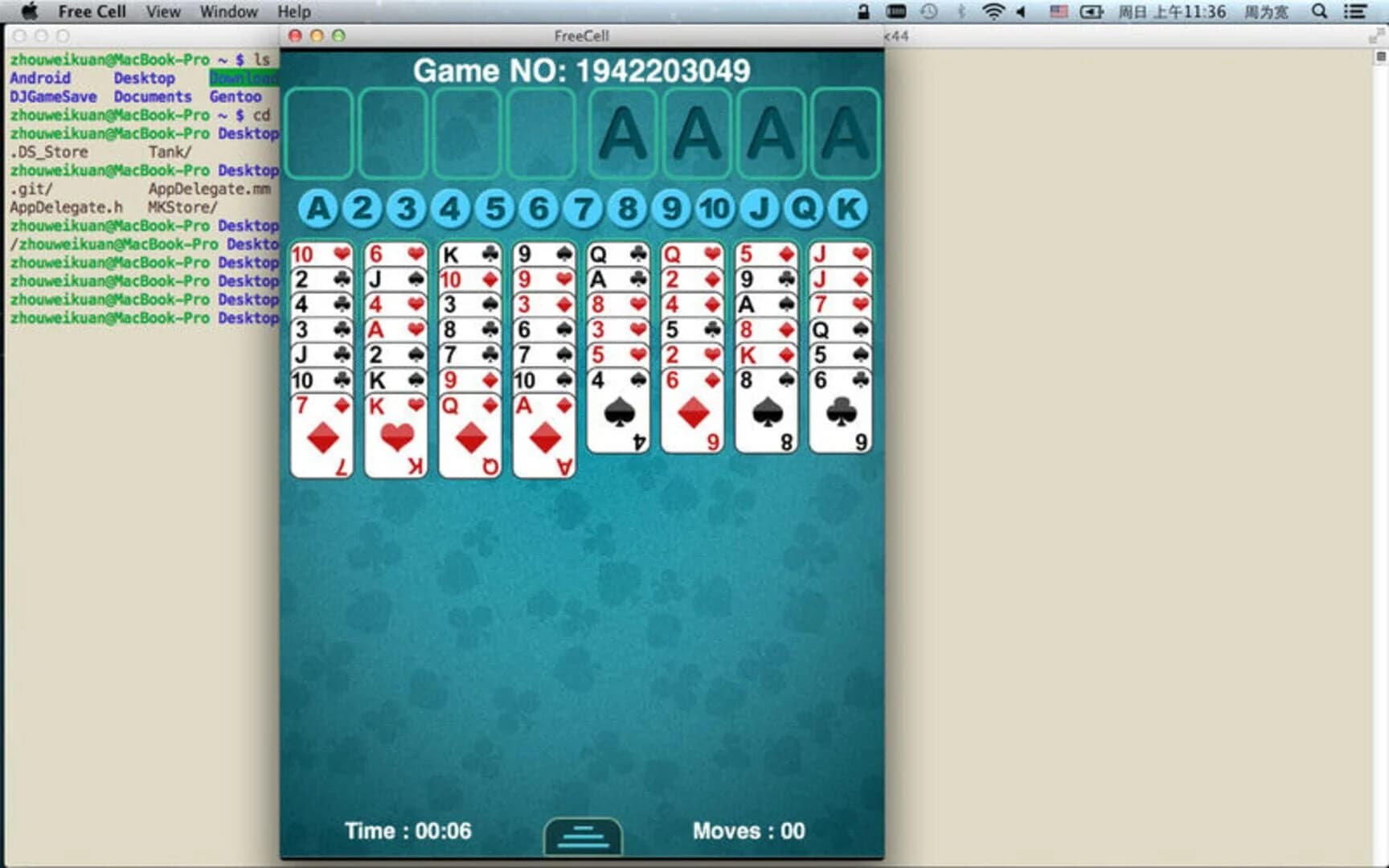
Task: Select the King rank badge
Action: (x=846, y=207)
